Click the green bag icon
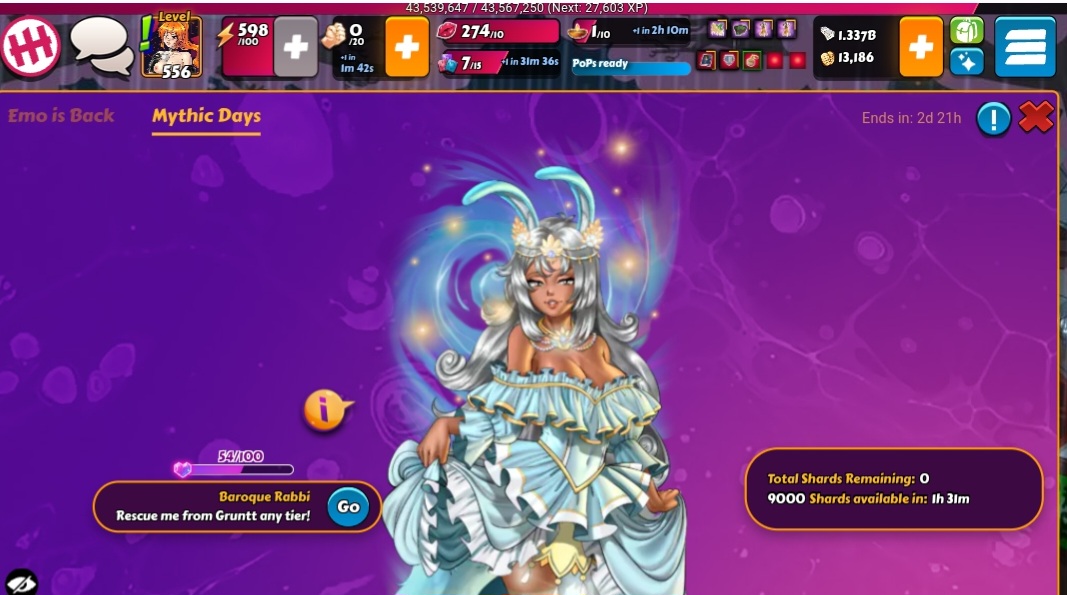 (x=966, y=31)
